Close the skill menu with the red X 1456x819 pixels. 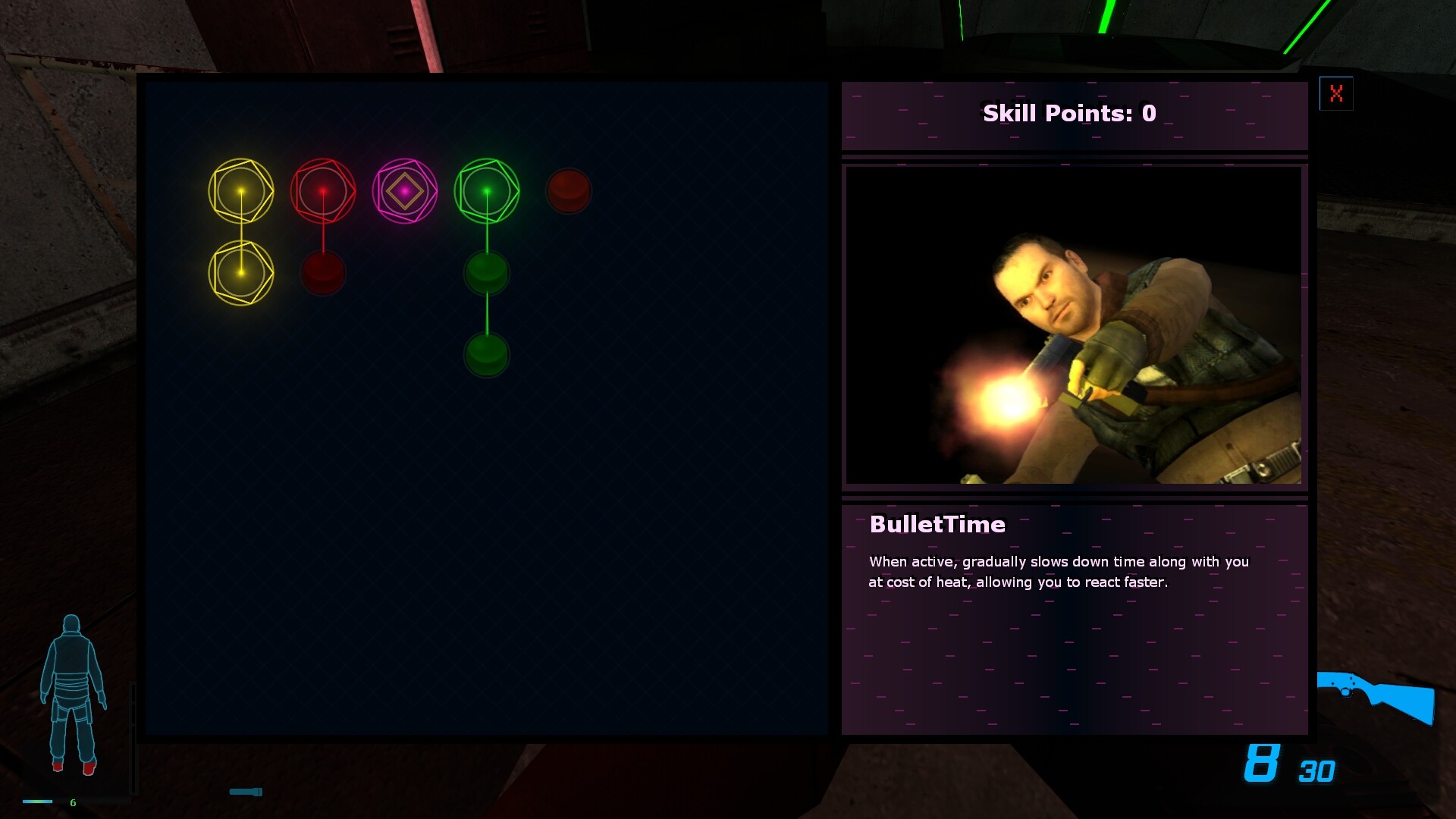point(1337,94)
